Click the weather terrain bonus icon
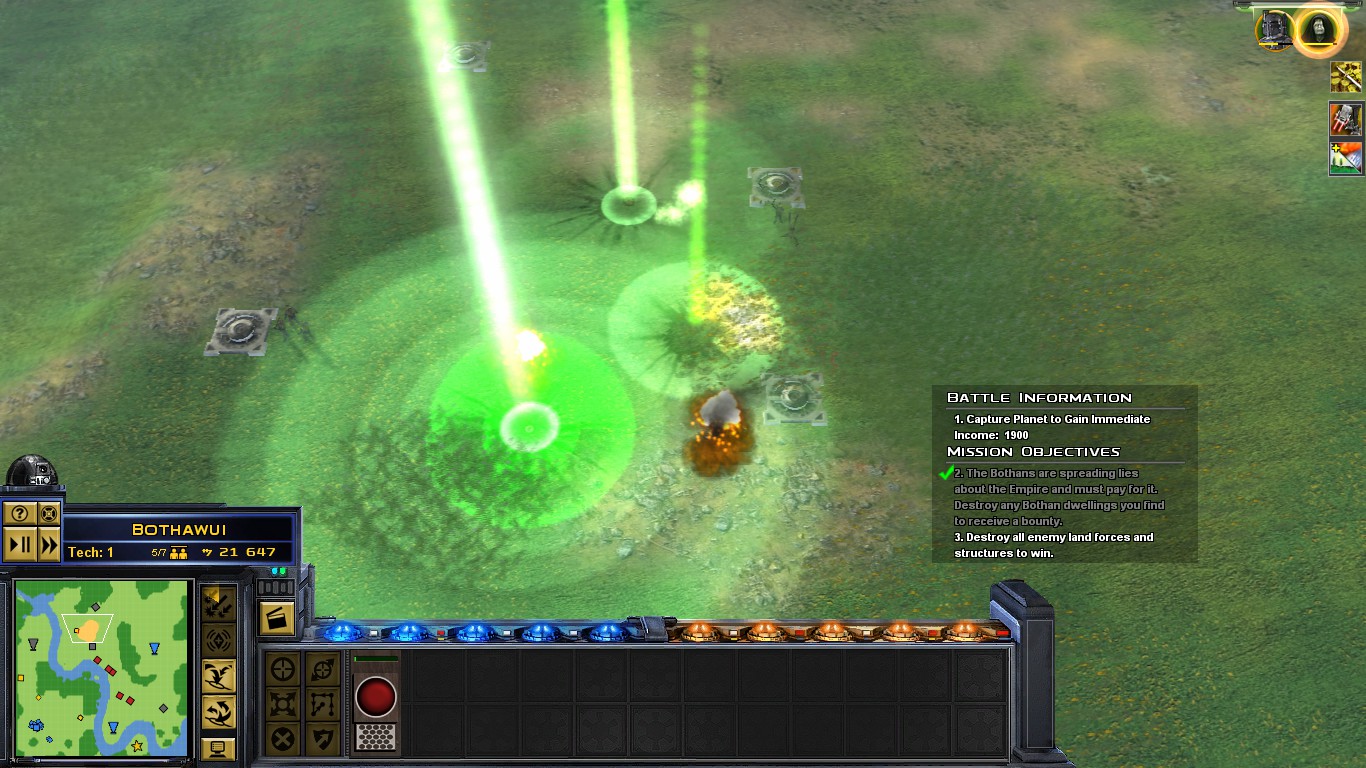The width and height of the screenshot is (1366, 768). [1346, 158]
